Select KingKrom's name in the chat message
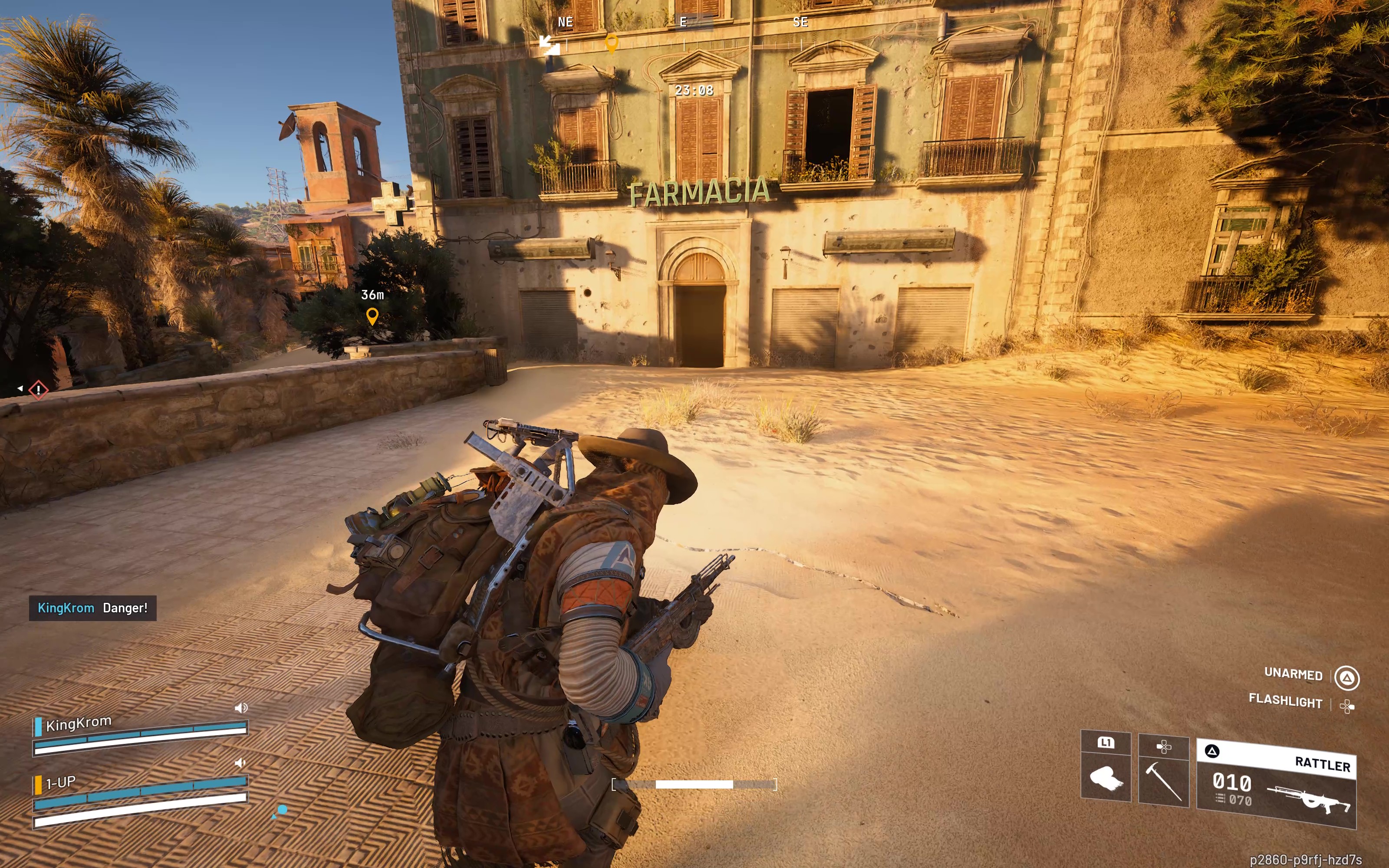Image resolution: width=1389 pixels, height=868 pixels. [66, 608]
